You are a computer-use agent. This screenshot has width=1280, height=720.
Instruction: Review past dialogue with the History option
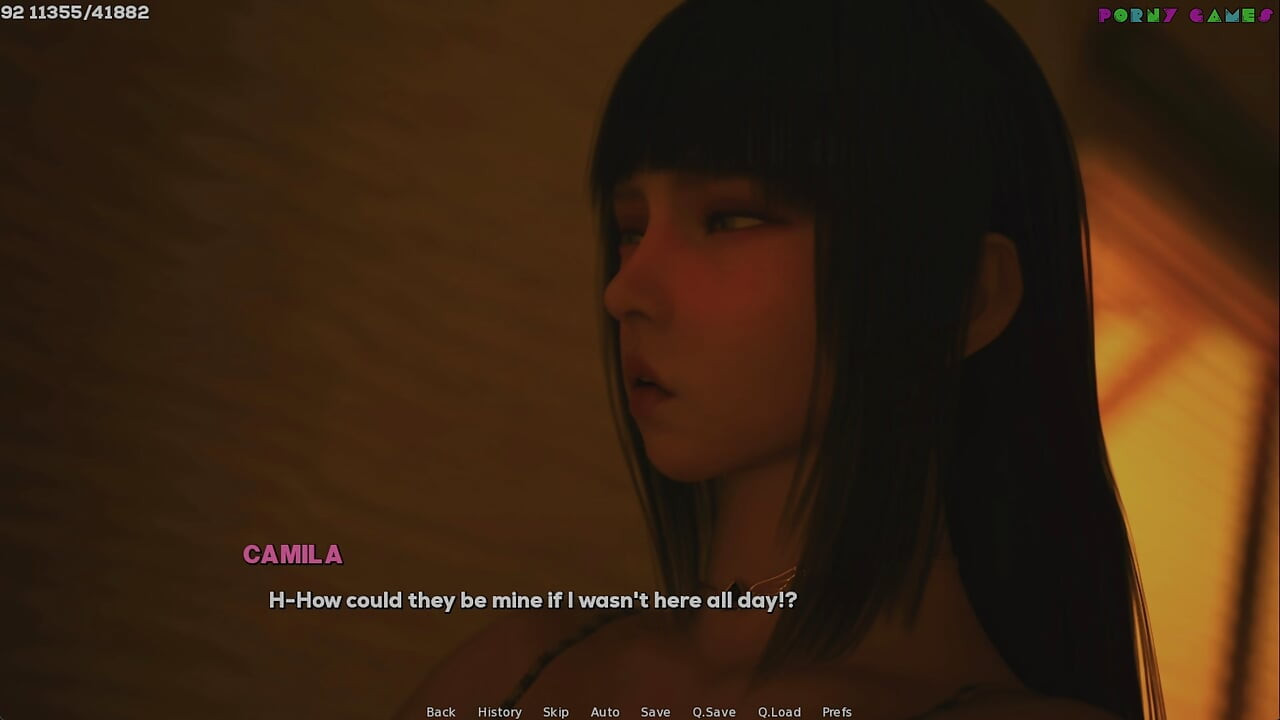(499, 712)
